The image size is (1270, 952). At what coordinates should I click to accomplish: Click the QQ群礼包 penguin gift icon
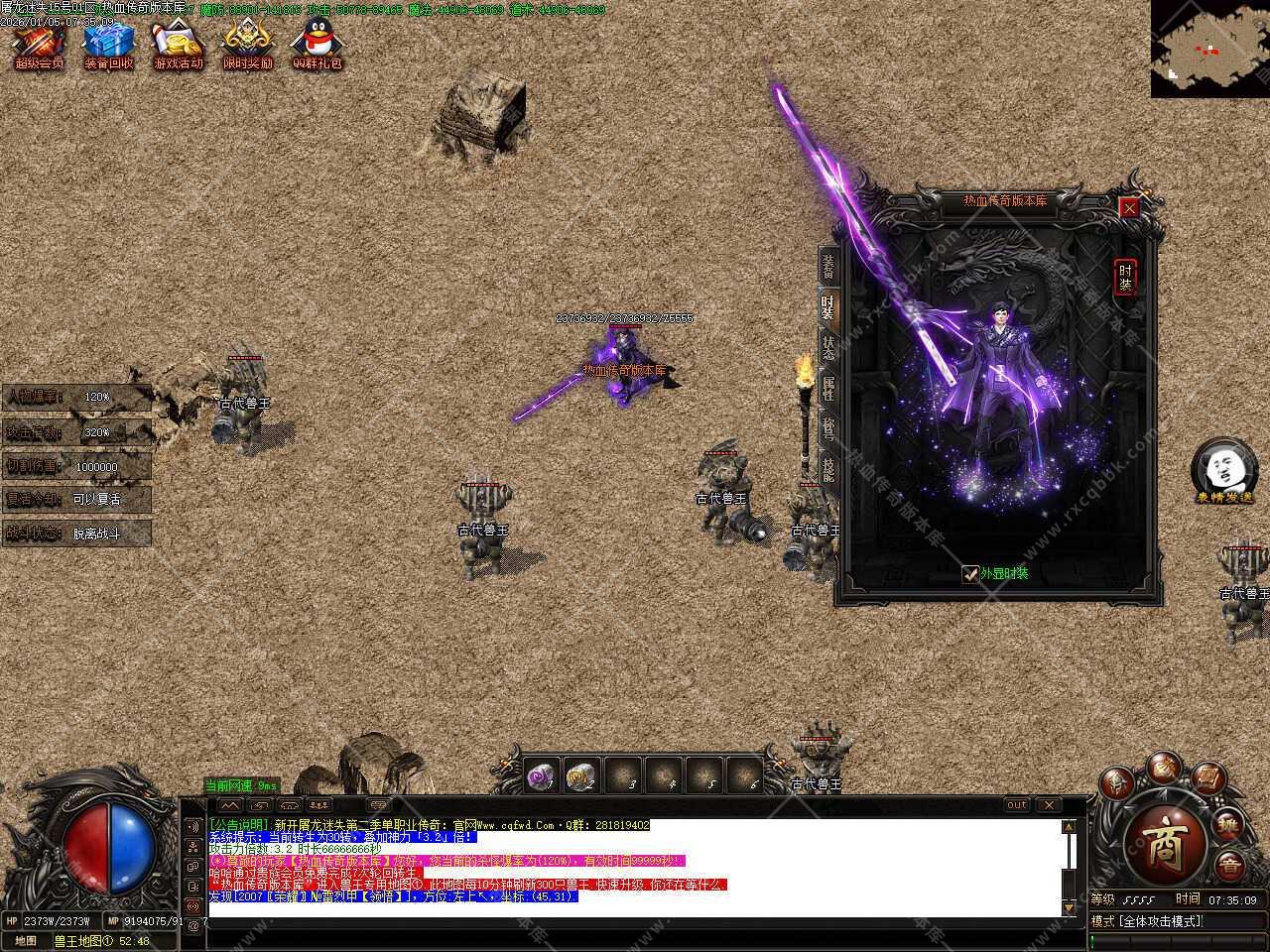(317, 44)
